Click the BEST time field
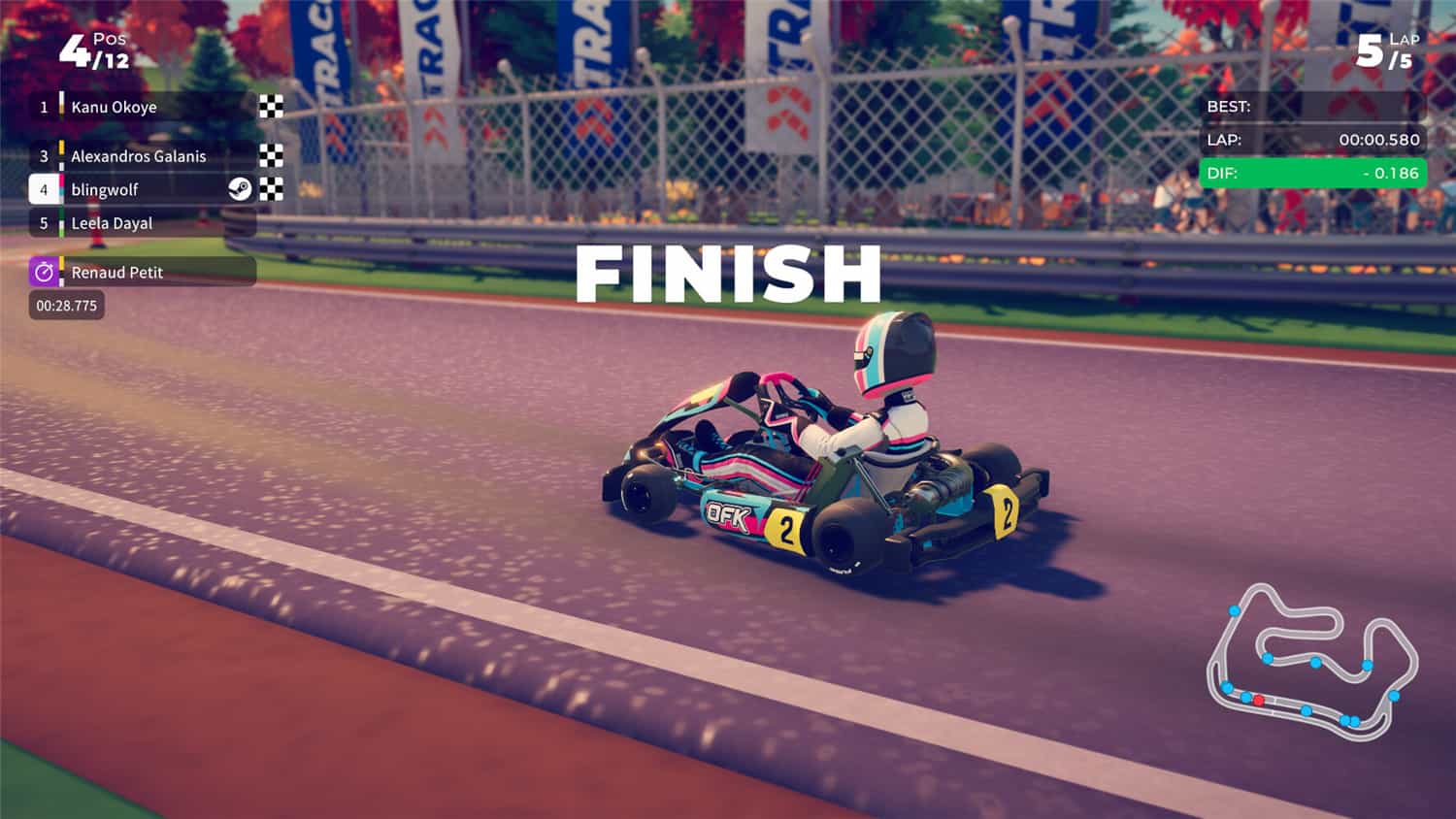The width and height of the screenshot is (1456, 819). click(1310, 106)
